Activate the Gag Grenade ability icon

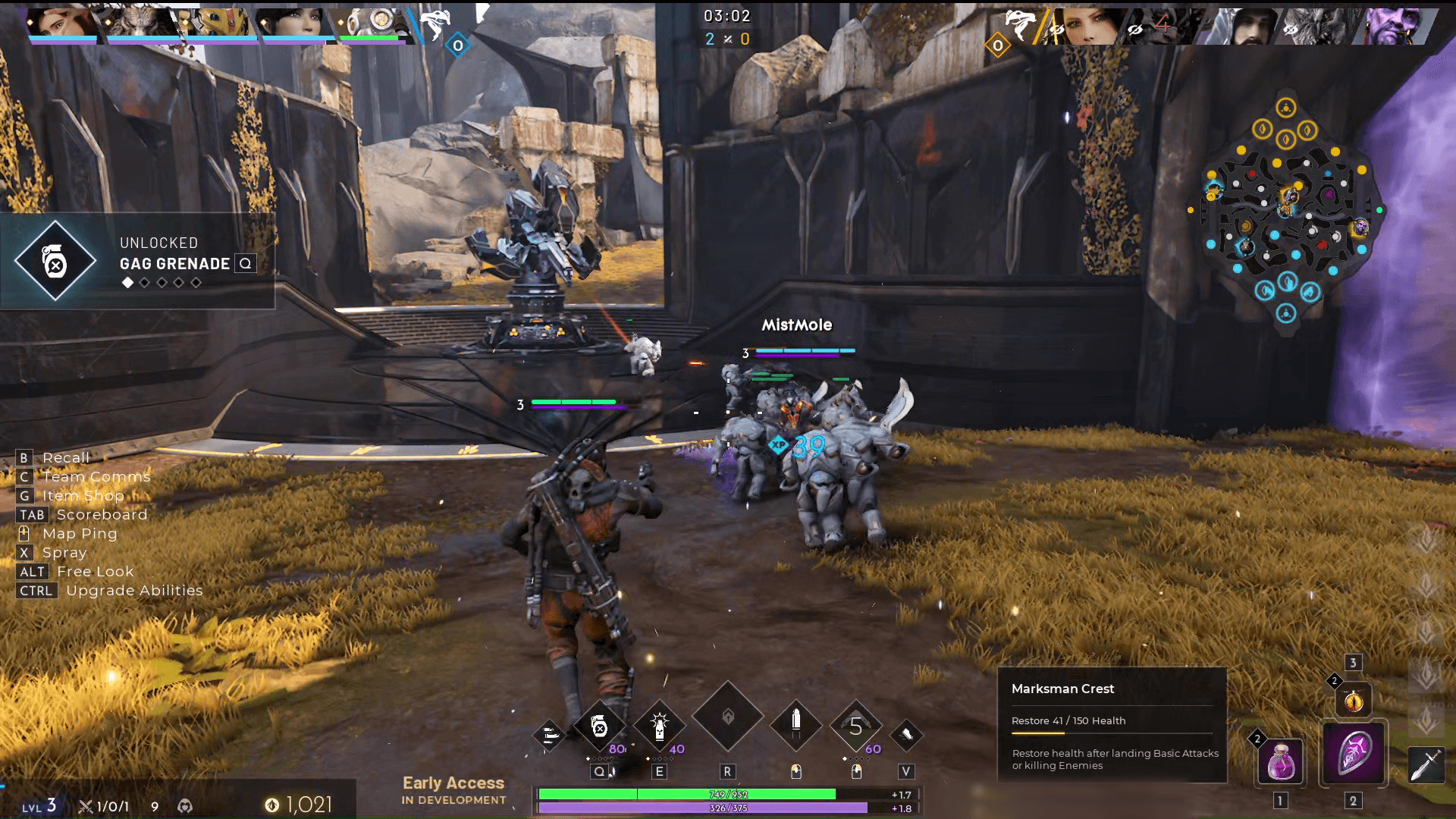599,727
